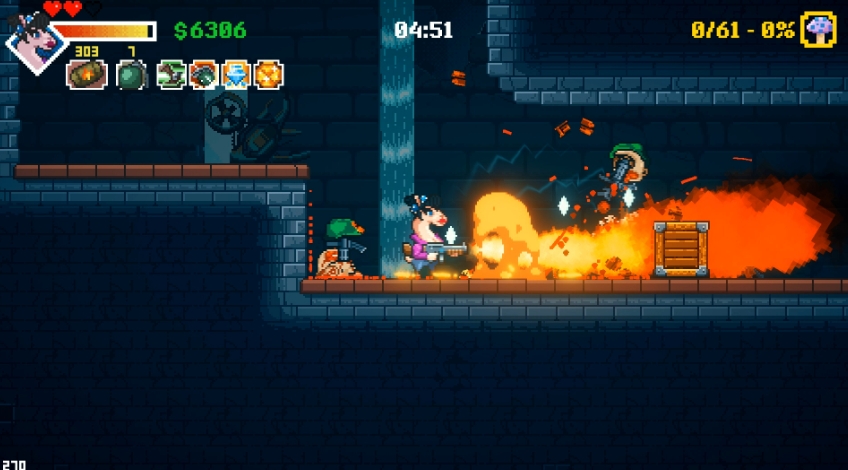The image size is (848, 470).
Task: Click the mushroom collectible tracker icon
Action: pyautogui.click(x=818, y=30)
